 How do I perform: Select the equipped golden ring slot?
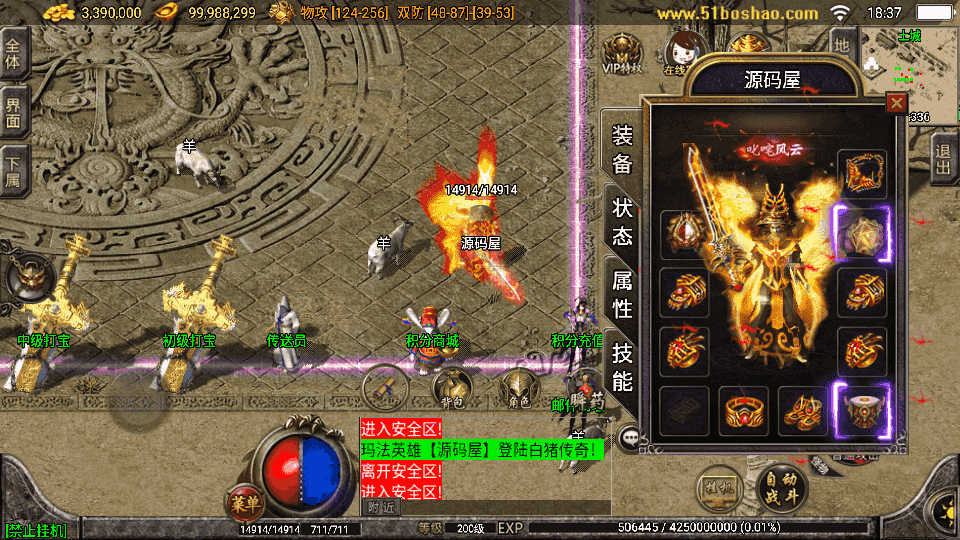(x=741, y=410)
